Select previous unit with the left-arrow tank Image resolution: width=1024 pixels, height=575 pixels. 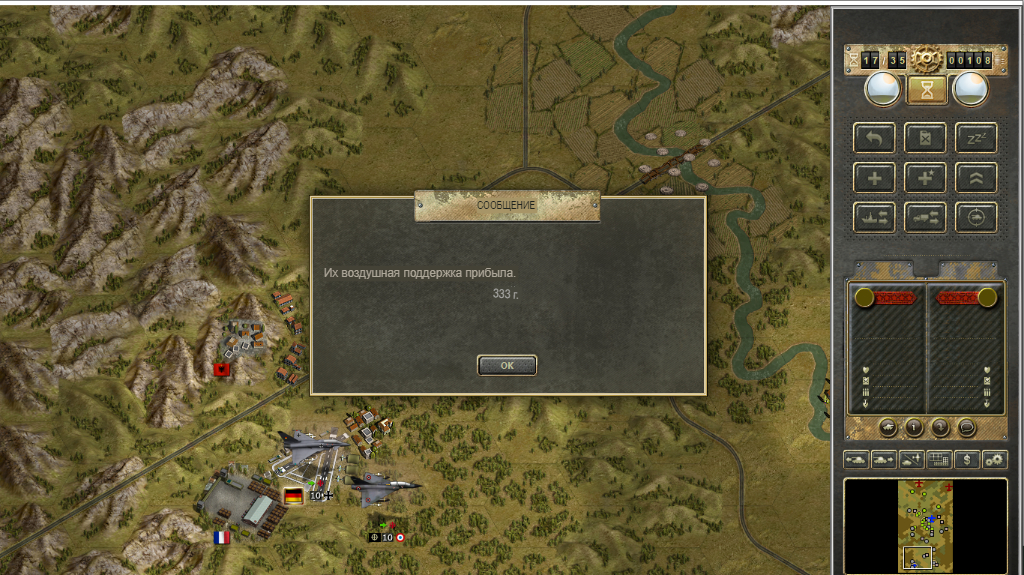tap(858, 459)
